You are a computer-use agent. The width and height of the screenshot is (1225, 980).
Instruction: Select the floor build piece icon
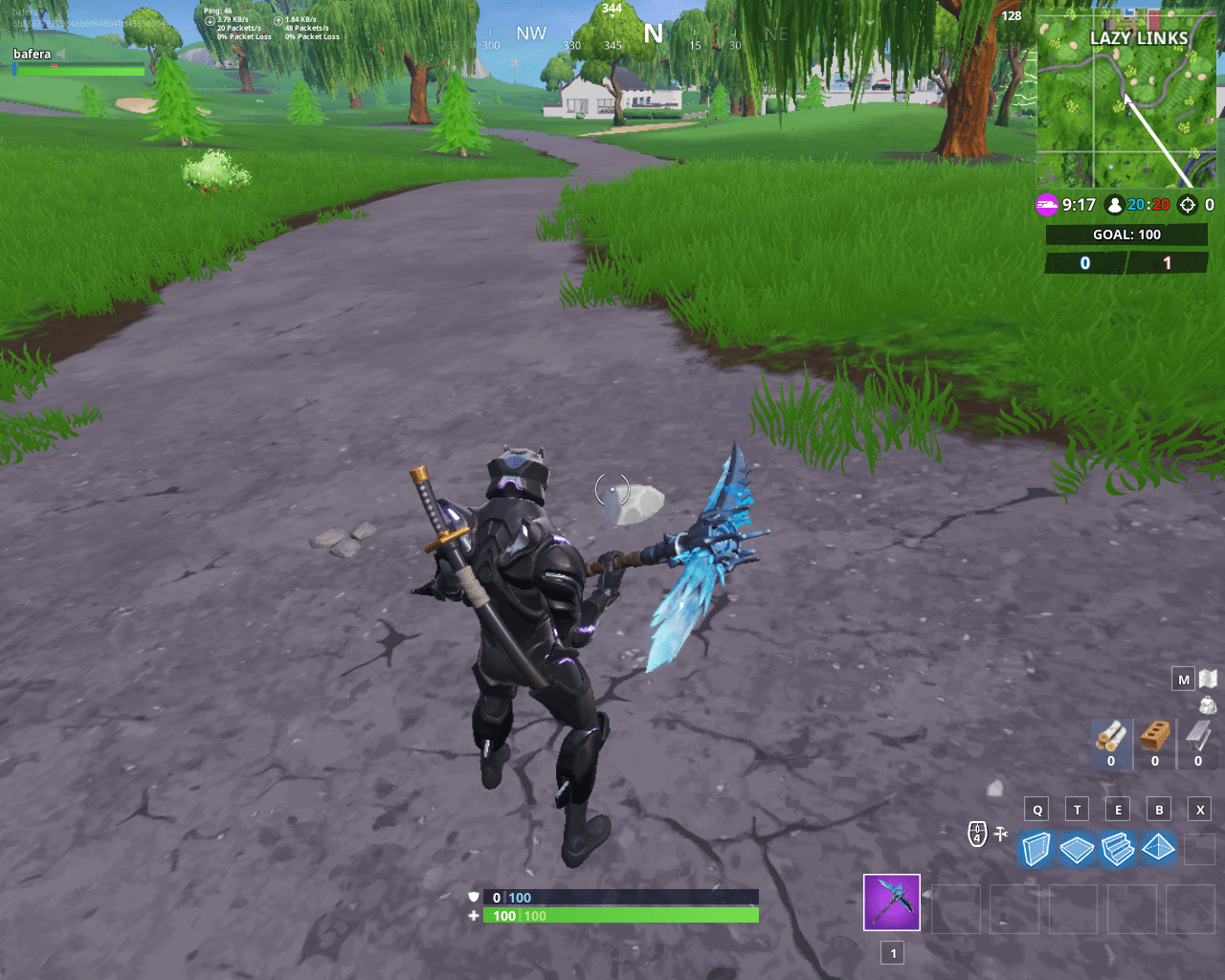coord(1076,849)
